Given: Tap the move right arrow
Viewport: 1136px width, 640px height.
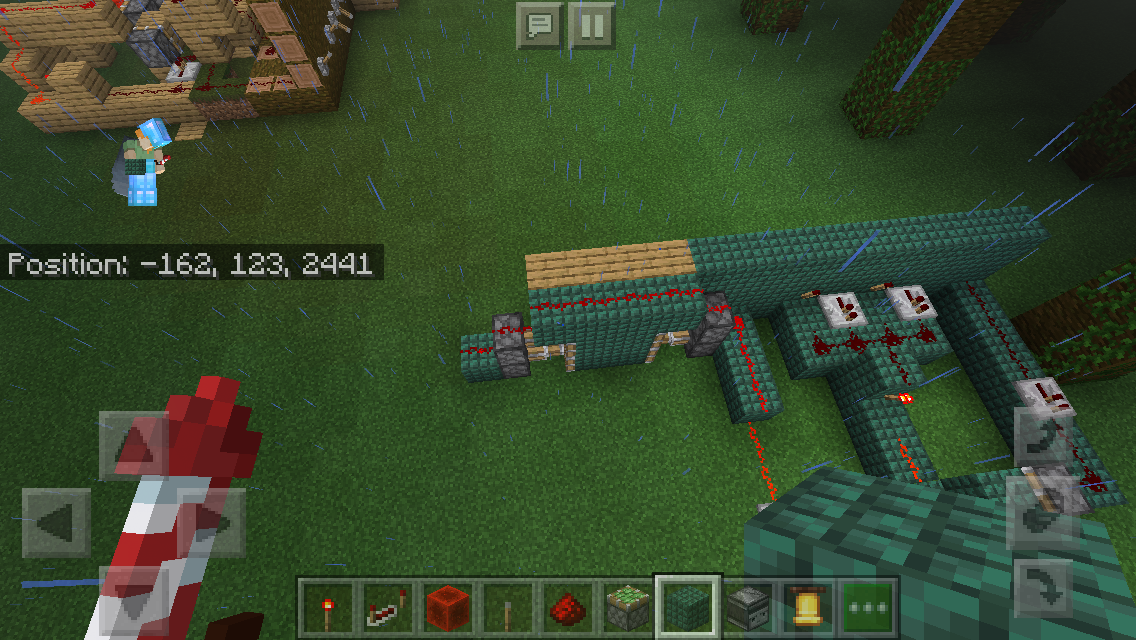Looking at the screenshot, I should (x=212, y=522).
